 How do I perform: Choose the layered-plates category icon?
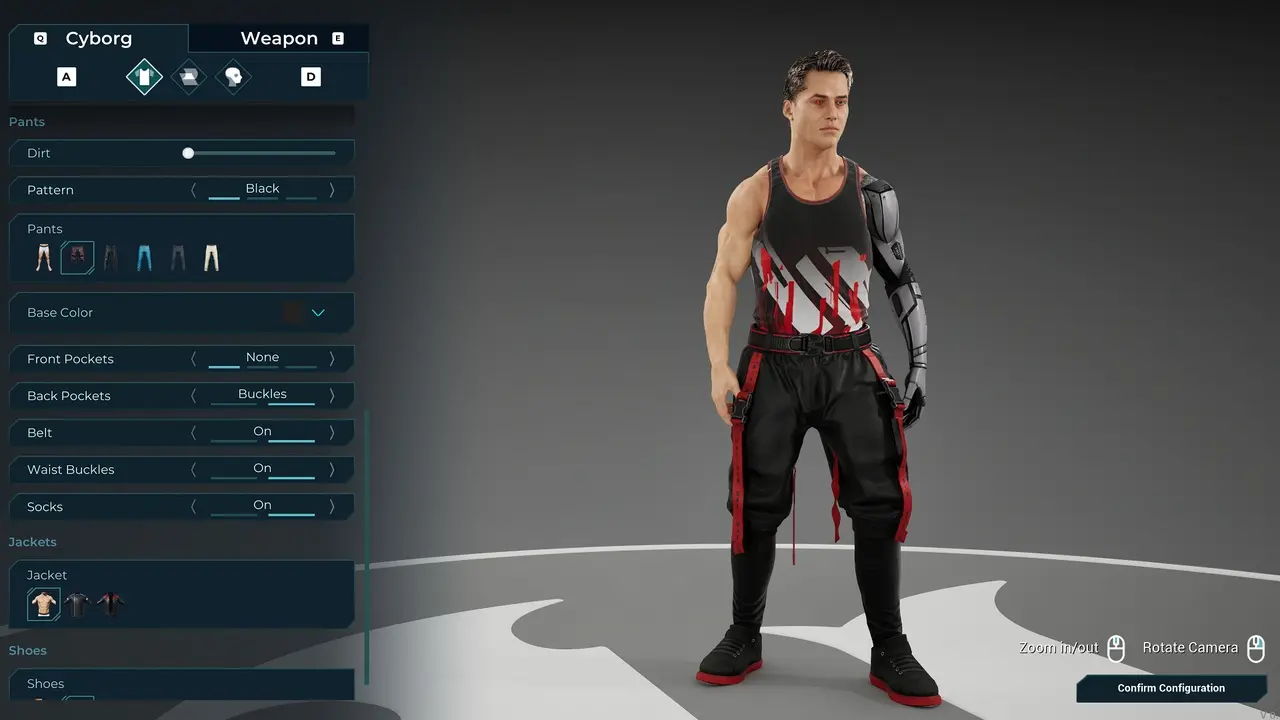(188, 77)
